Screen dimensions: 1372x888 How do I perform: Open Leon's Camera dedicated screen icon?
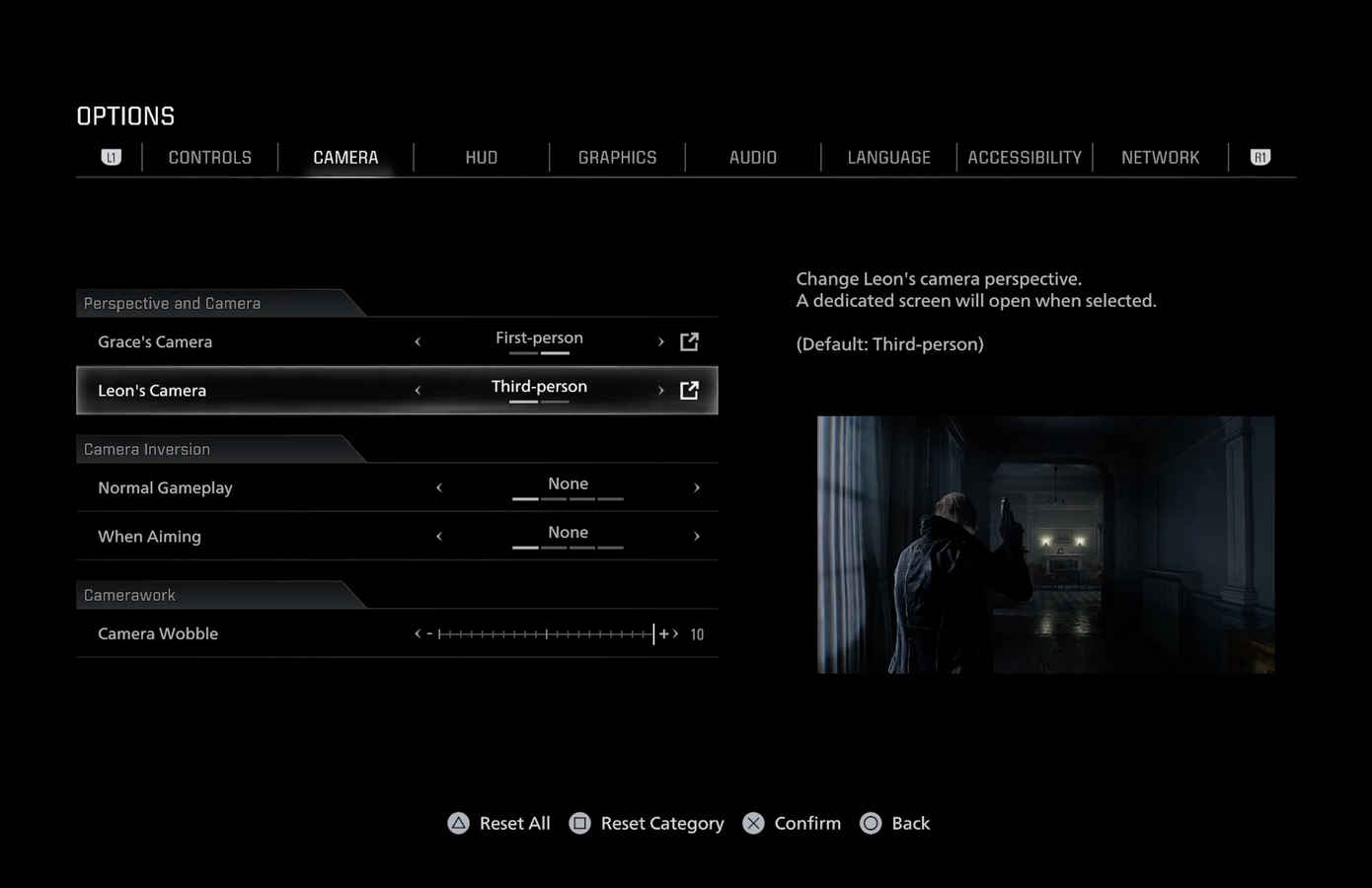coord(689,391)
